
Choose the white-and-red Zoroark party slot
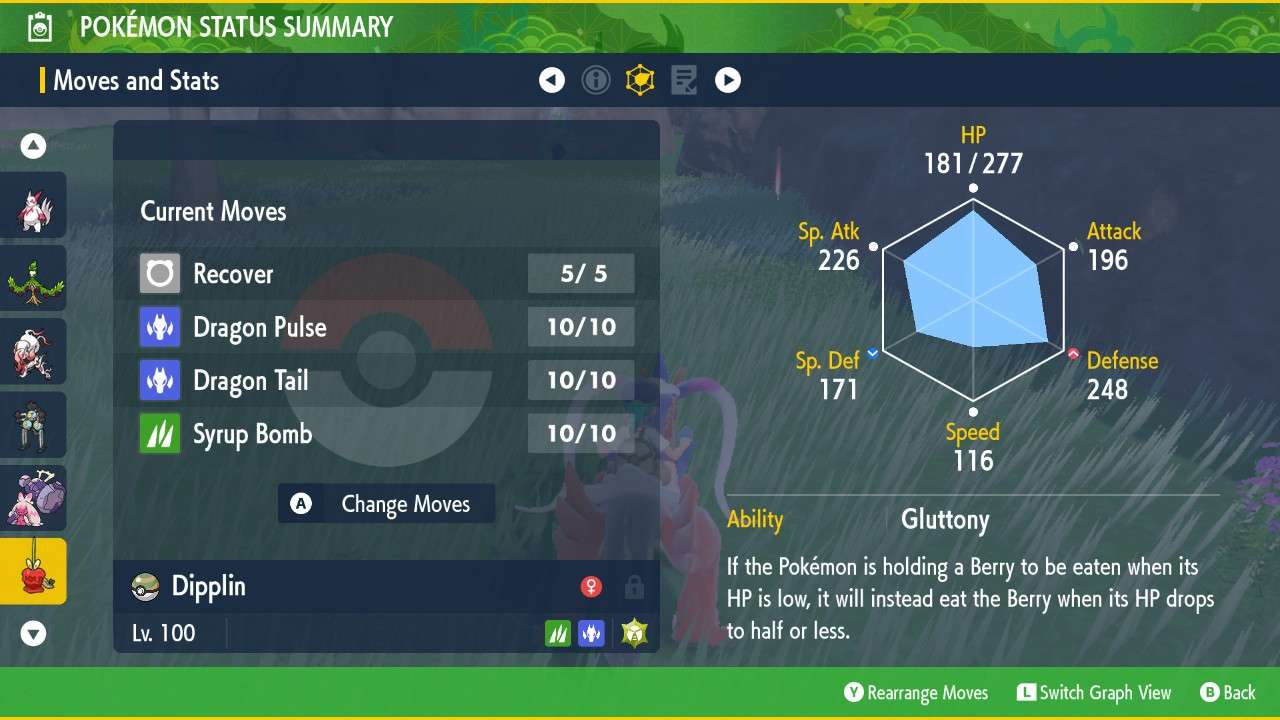point(34,352)
